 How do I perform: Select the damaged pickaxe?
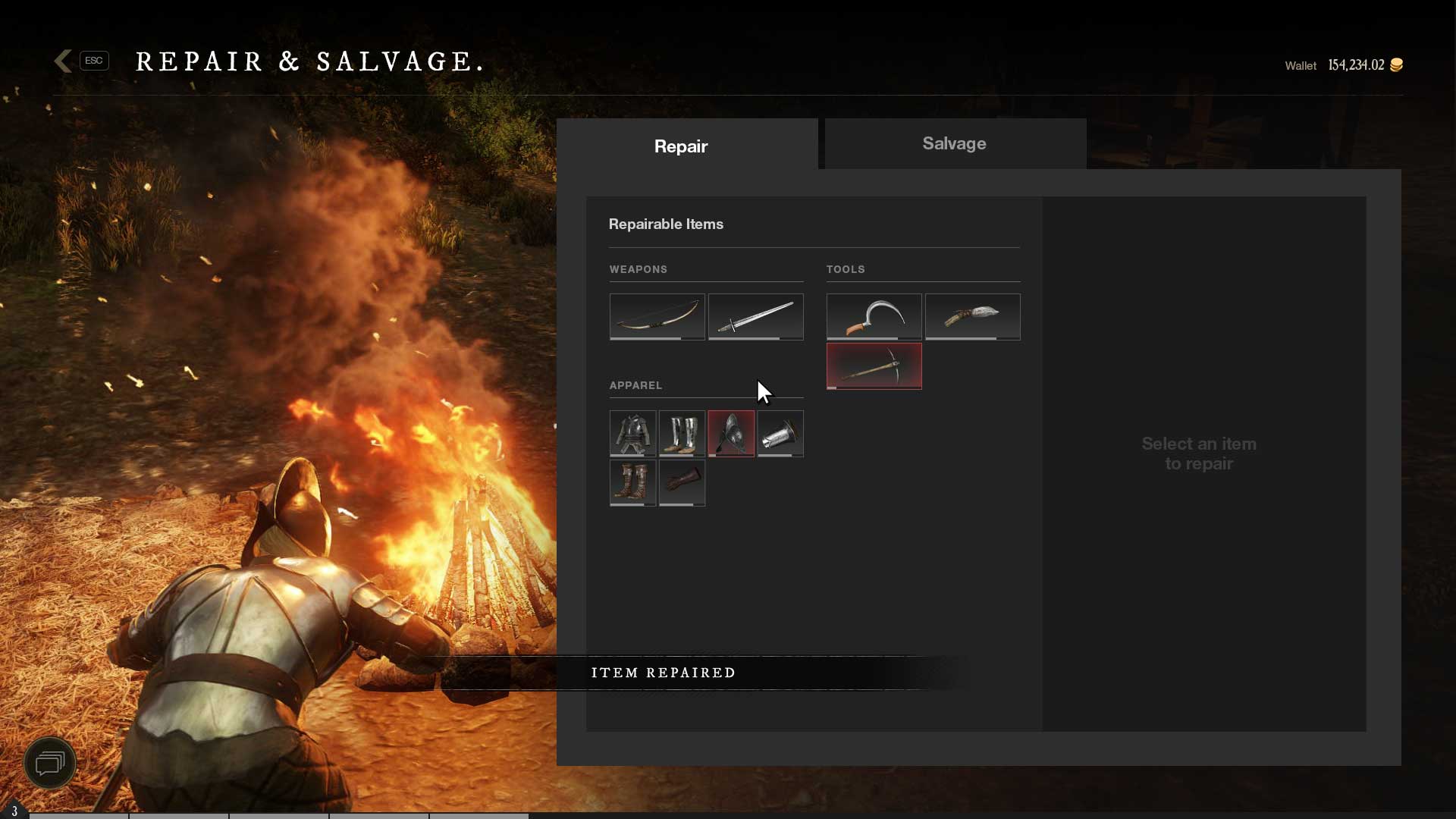(x=874, y=366)
